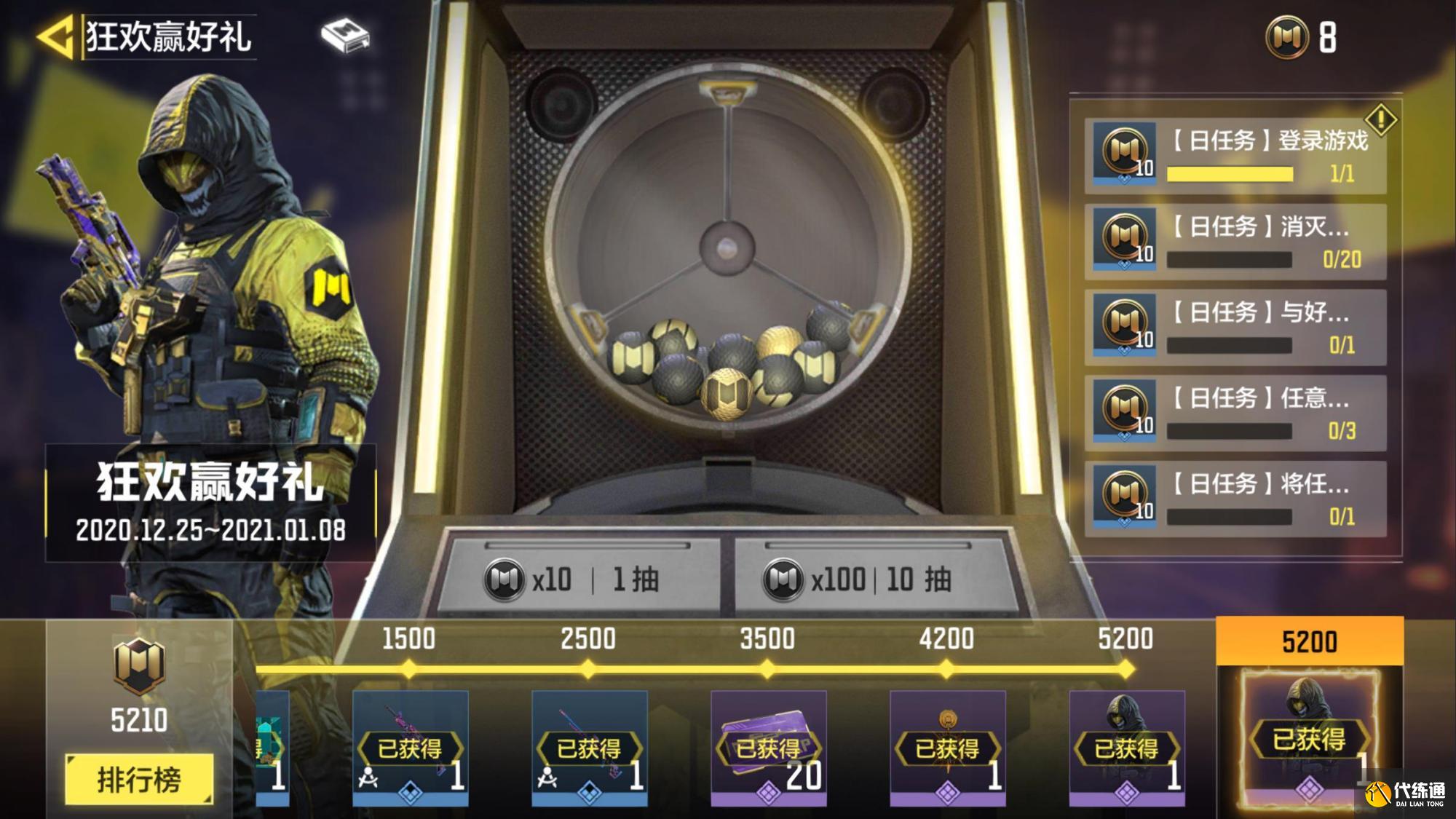Image resolution: width=1456 pixels, height=819 pixels.
Task: View the 3500 milestone ticket reward
Action: 768,748
